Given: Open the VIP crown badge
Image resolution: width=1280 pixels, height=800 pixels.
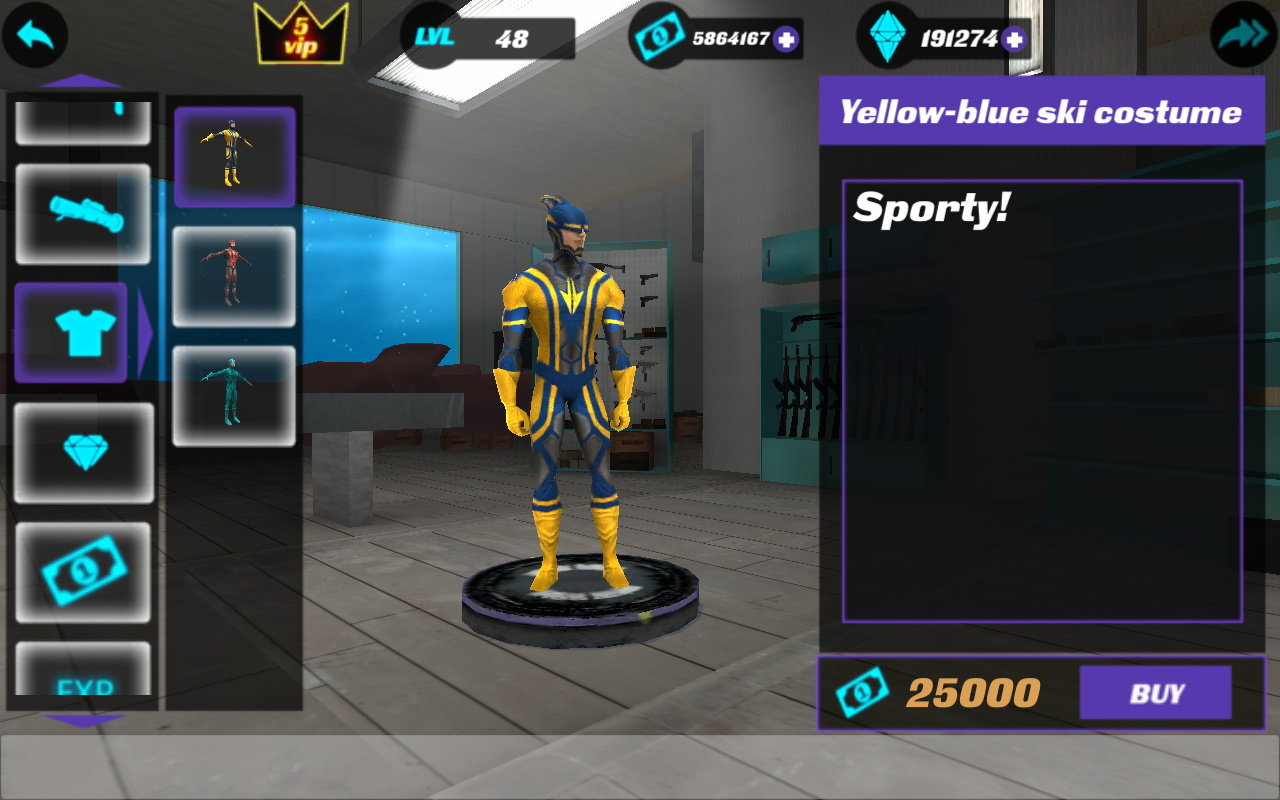Looking at the screenshot, I should (x=301, y=36).
